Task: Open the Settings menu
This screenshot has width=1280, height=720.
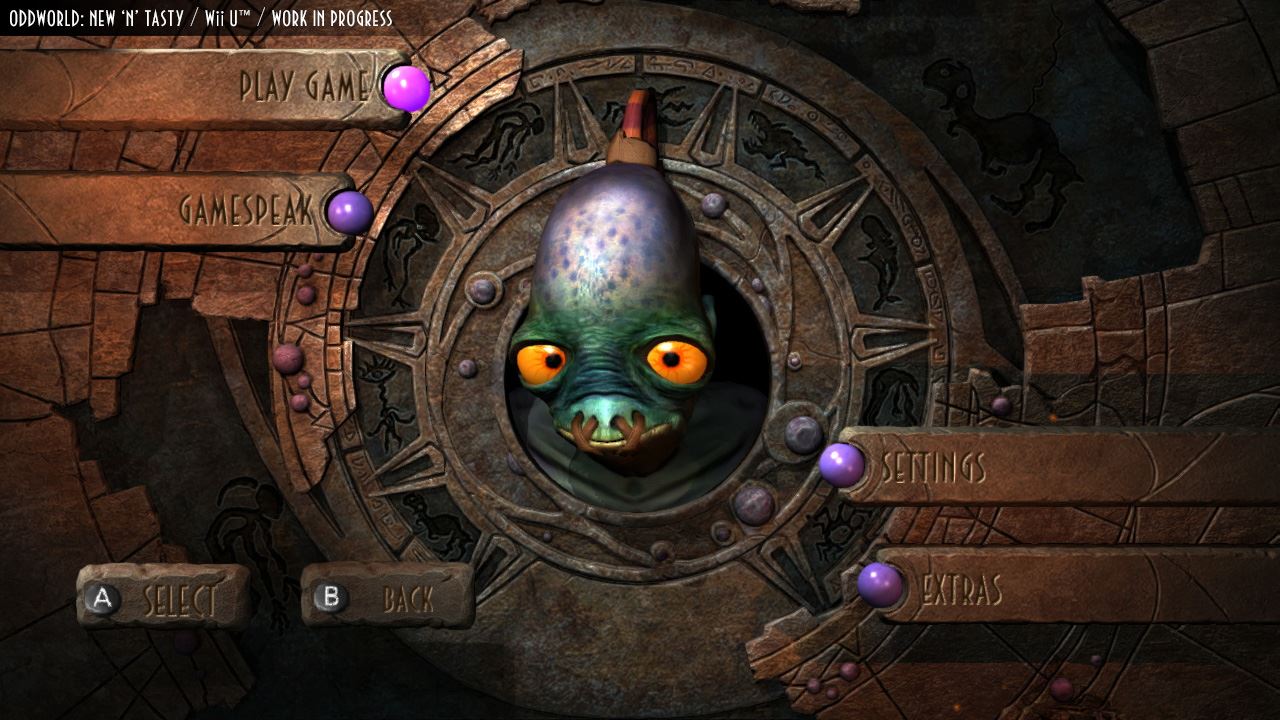Action: tap(933, 467)
